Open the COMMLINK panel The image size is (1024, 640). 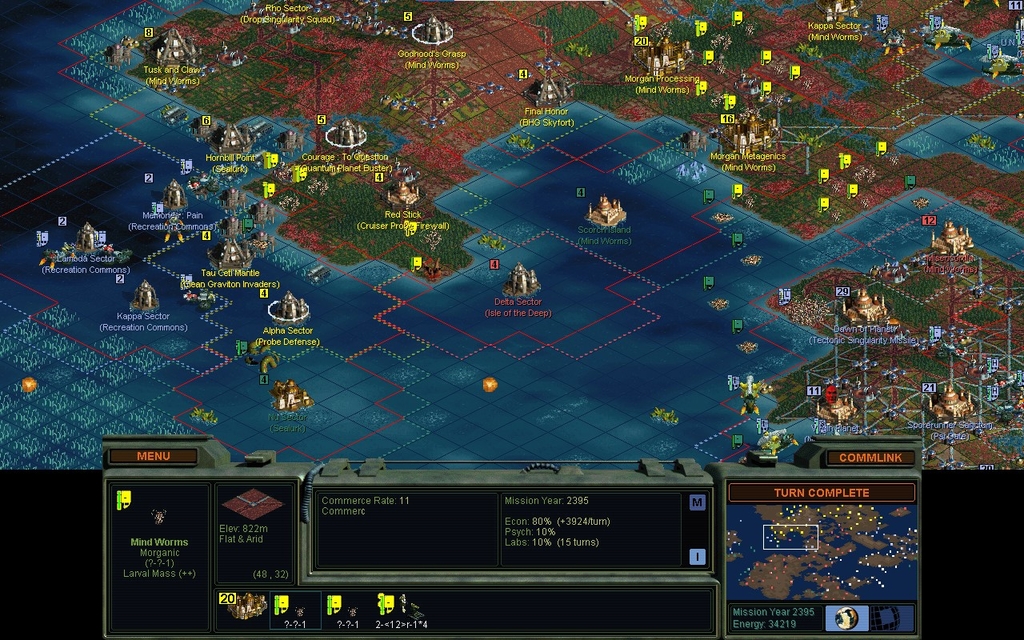(x=870, y=457)
